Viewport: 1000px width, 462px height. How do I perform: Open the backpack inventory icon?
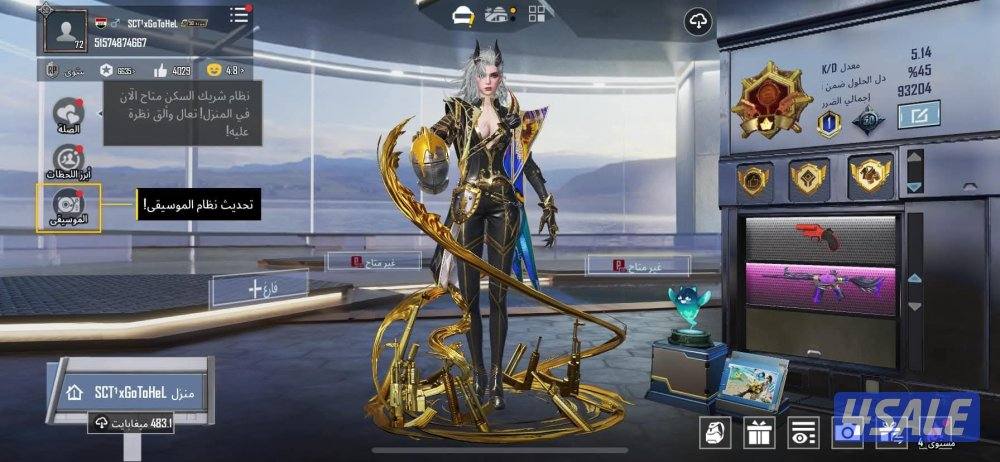coord(714,432)
